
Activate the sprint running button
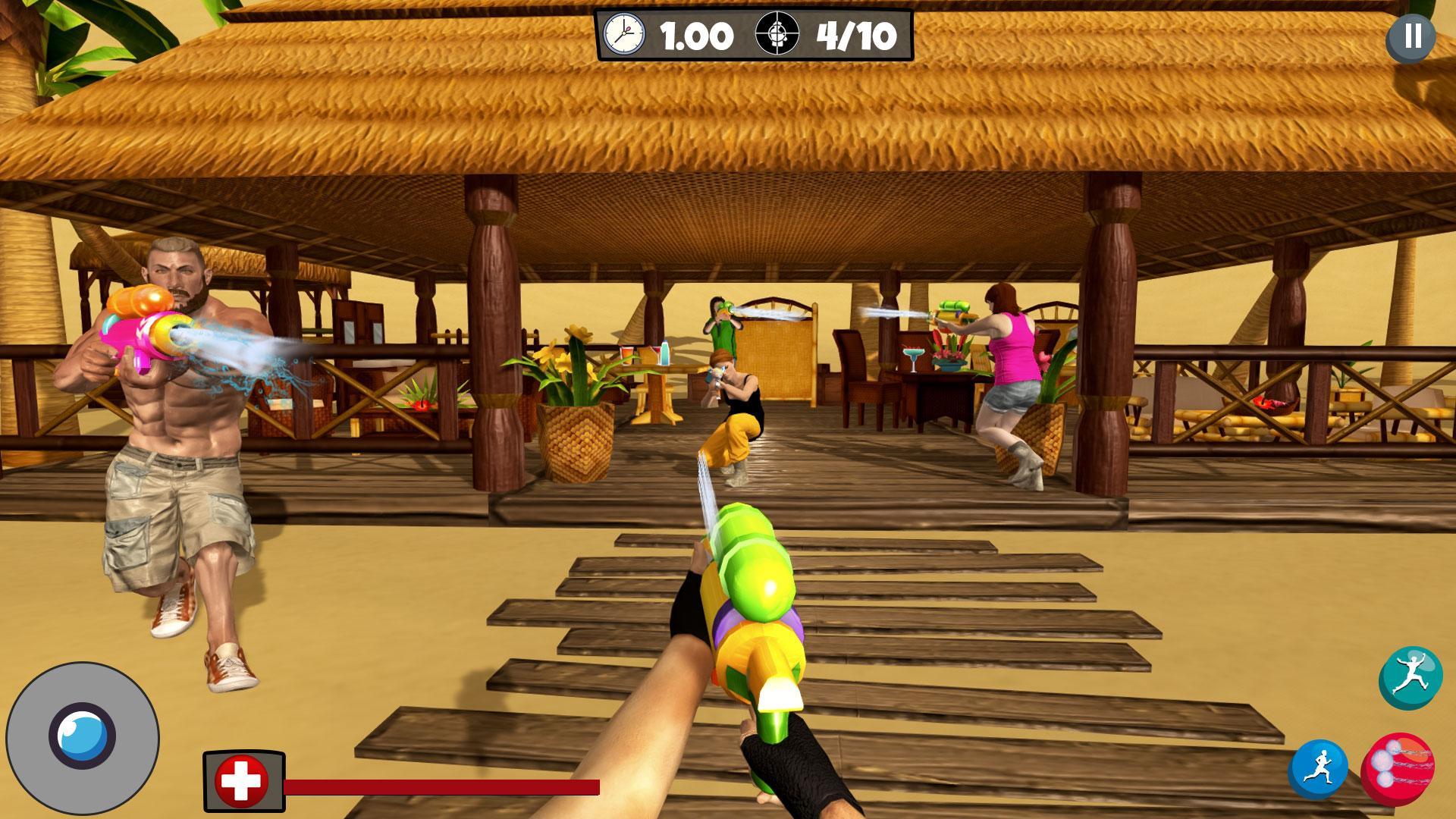point(1319,768)
